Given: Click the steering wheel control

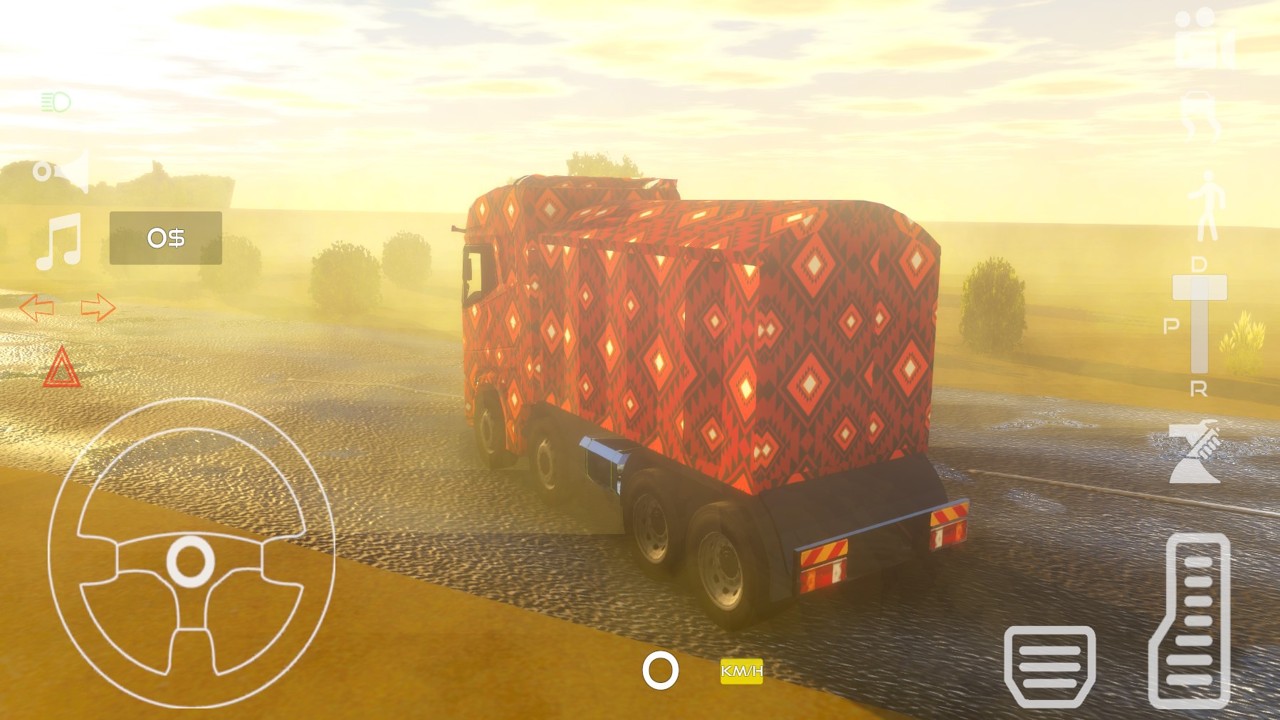Looking at the screenshot, I should click(x=190, y=555).
